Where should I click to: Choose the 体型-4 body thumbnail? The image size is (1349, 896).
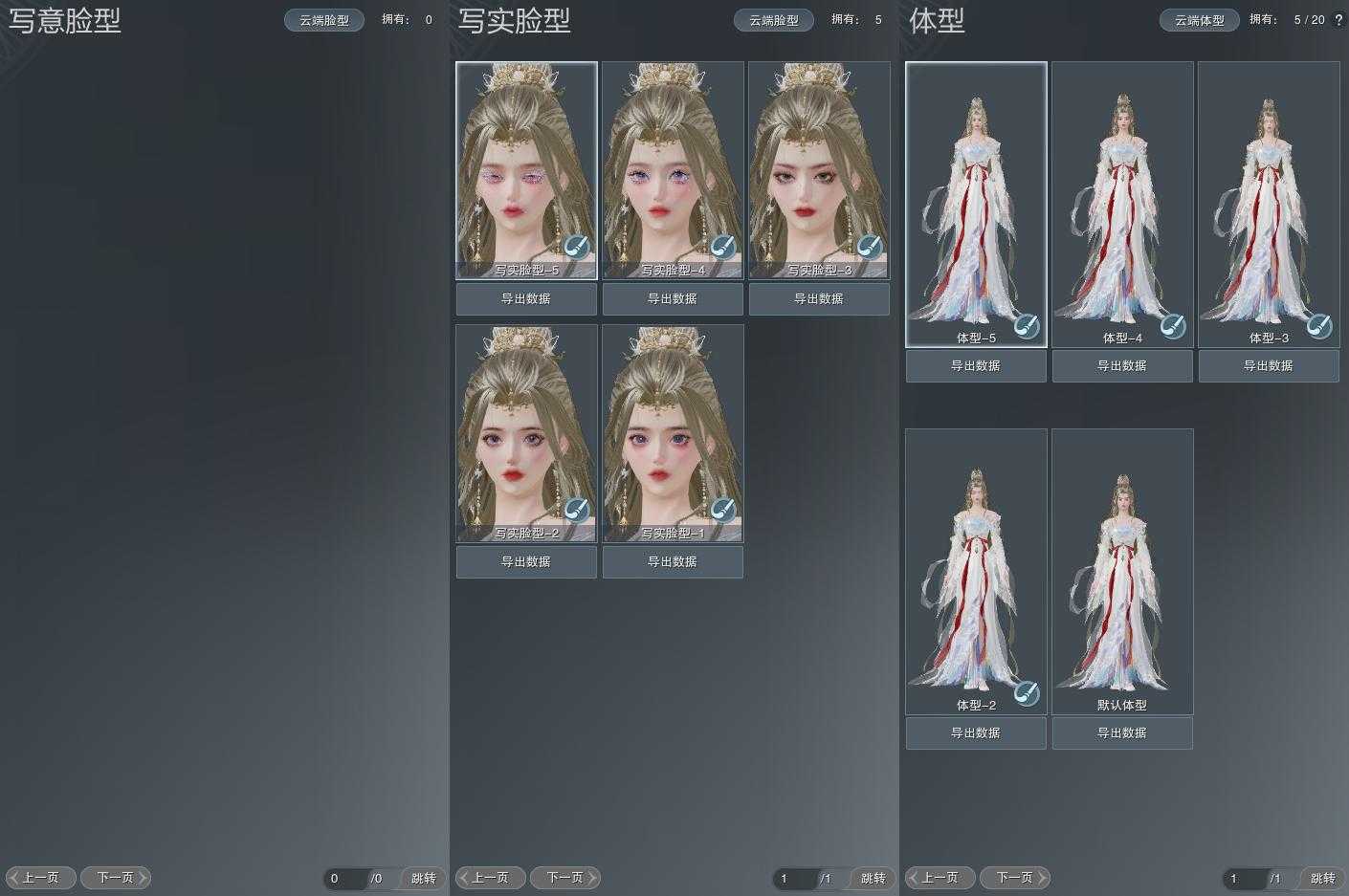(1122, 204)
